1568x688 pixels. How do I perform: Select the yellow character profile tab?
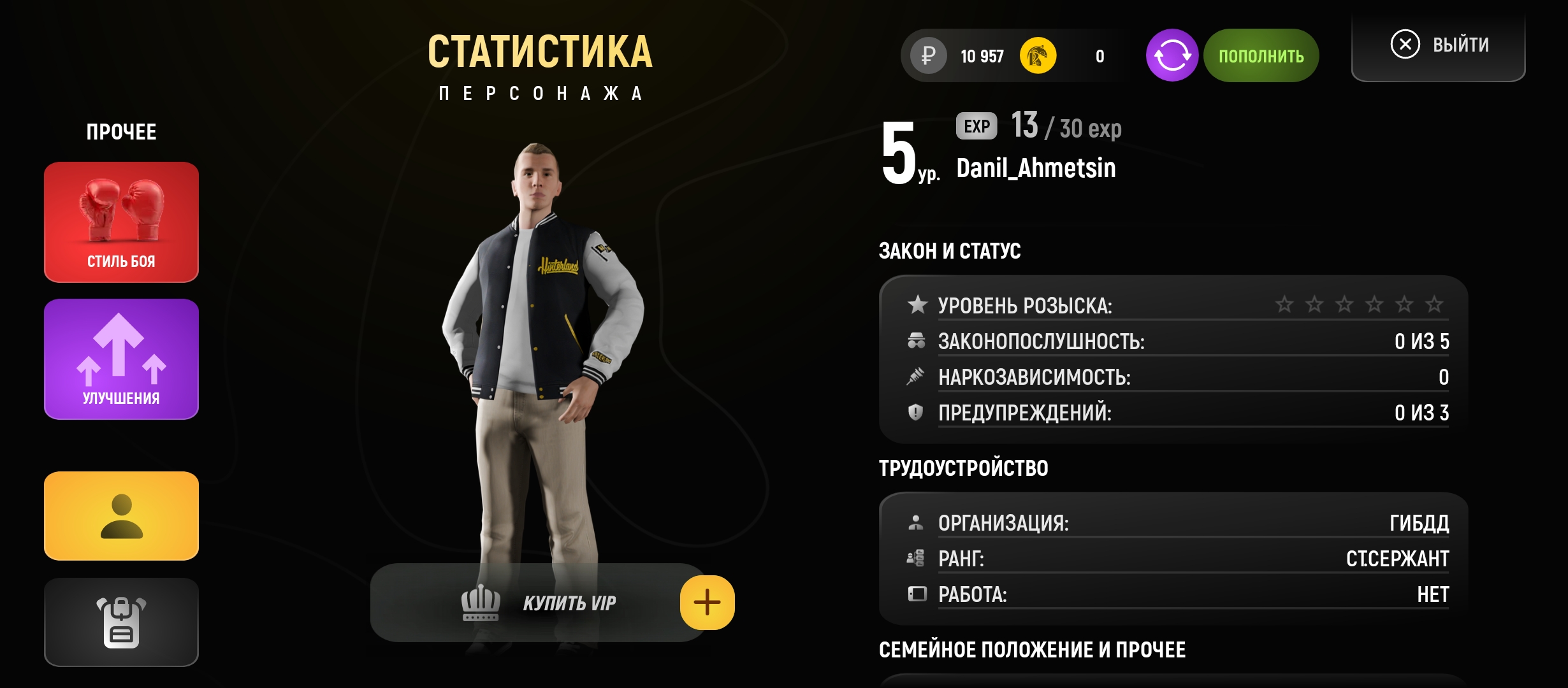pyautogui.click(x=121, y=516)
